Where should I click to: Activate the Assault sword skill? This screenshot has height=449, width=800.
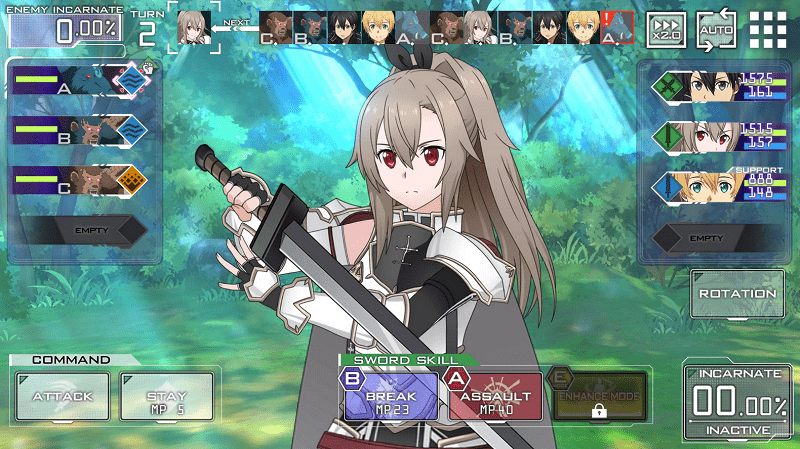[495, 396]
